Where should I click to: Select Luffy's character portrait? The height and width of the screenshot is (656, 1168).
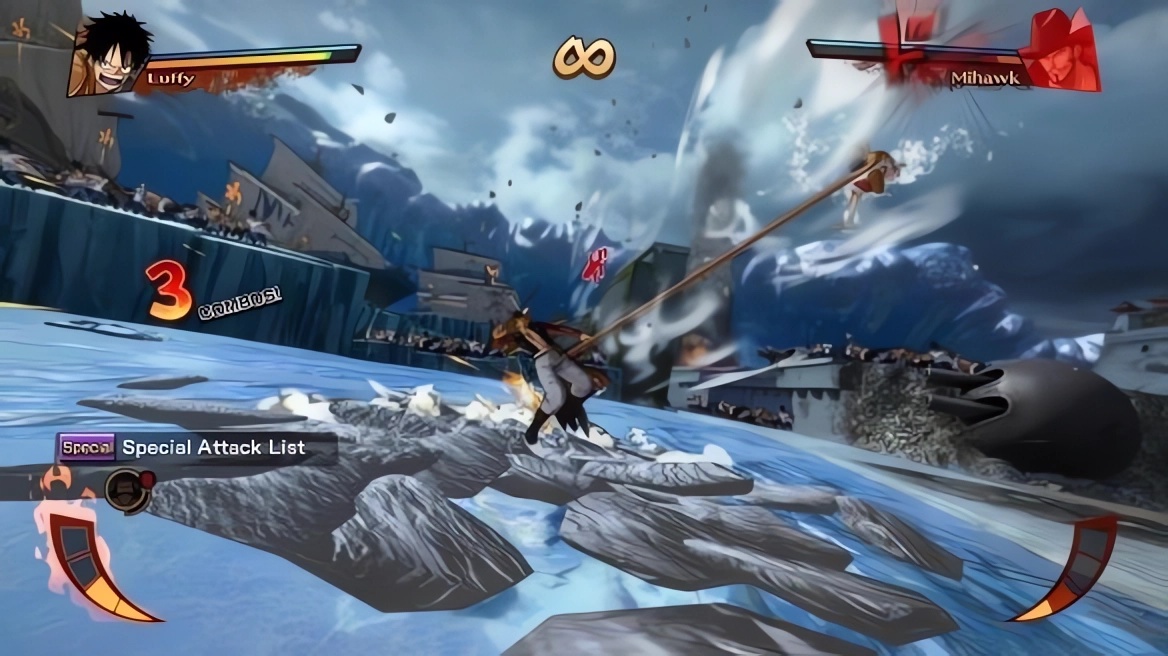coord(109,53)
